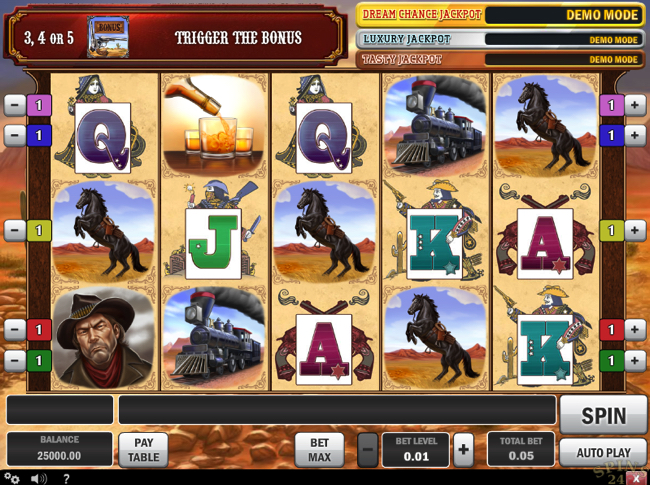The image size is (650, 485).
Task: Open settings with the gear icon
Action: [12, 478]
